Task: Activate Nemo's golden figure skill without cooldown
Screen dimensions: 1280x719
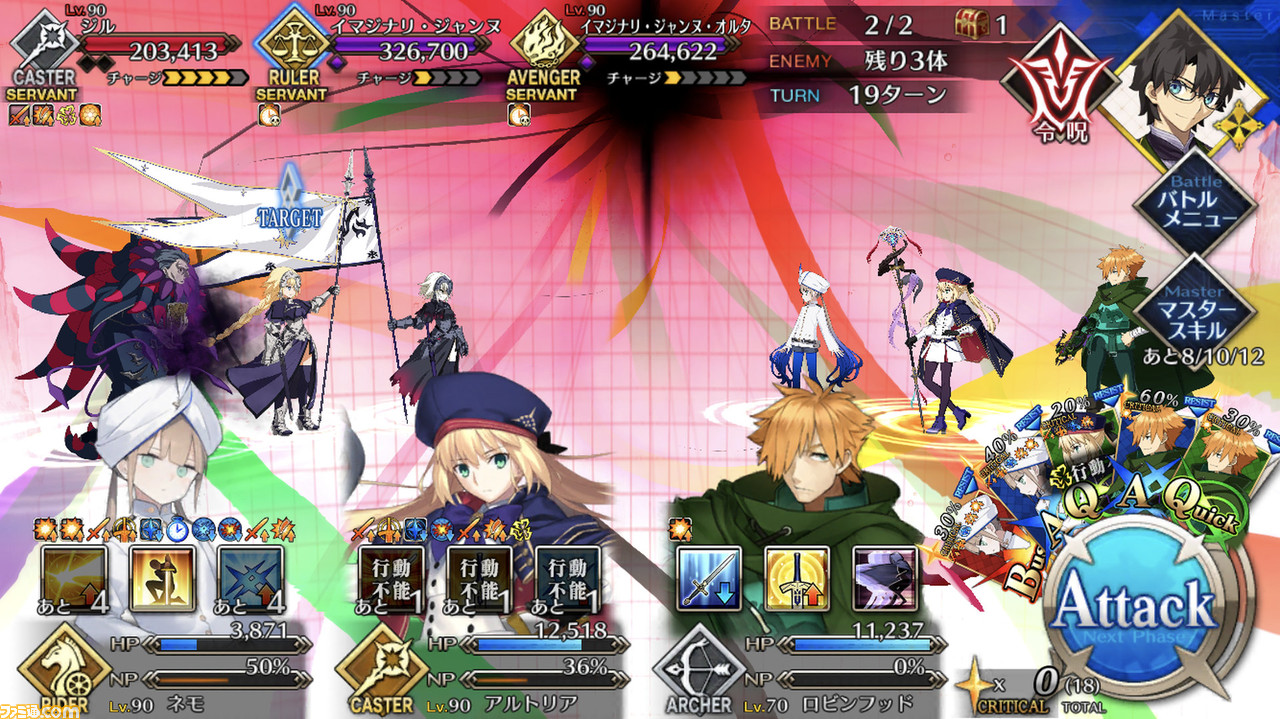Action: point(162,580)
